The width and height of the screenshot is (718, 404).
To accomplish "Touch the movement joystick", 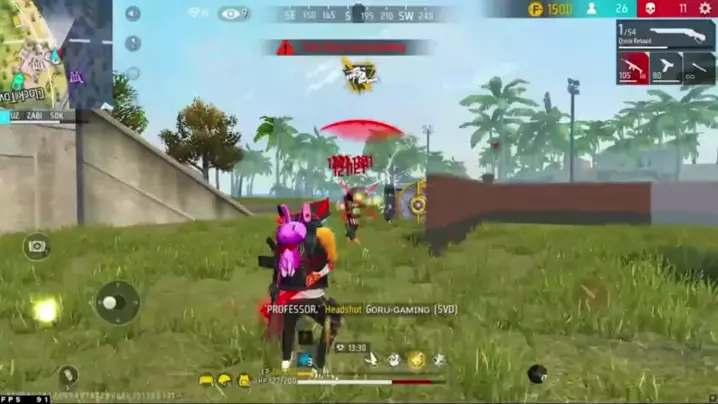I will click(116, 301).
